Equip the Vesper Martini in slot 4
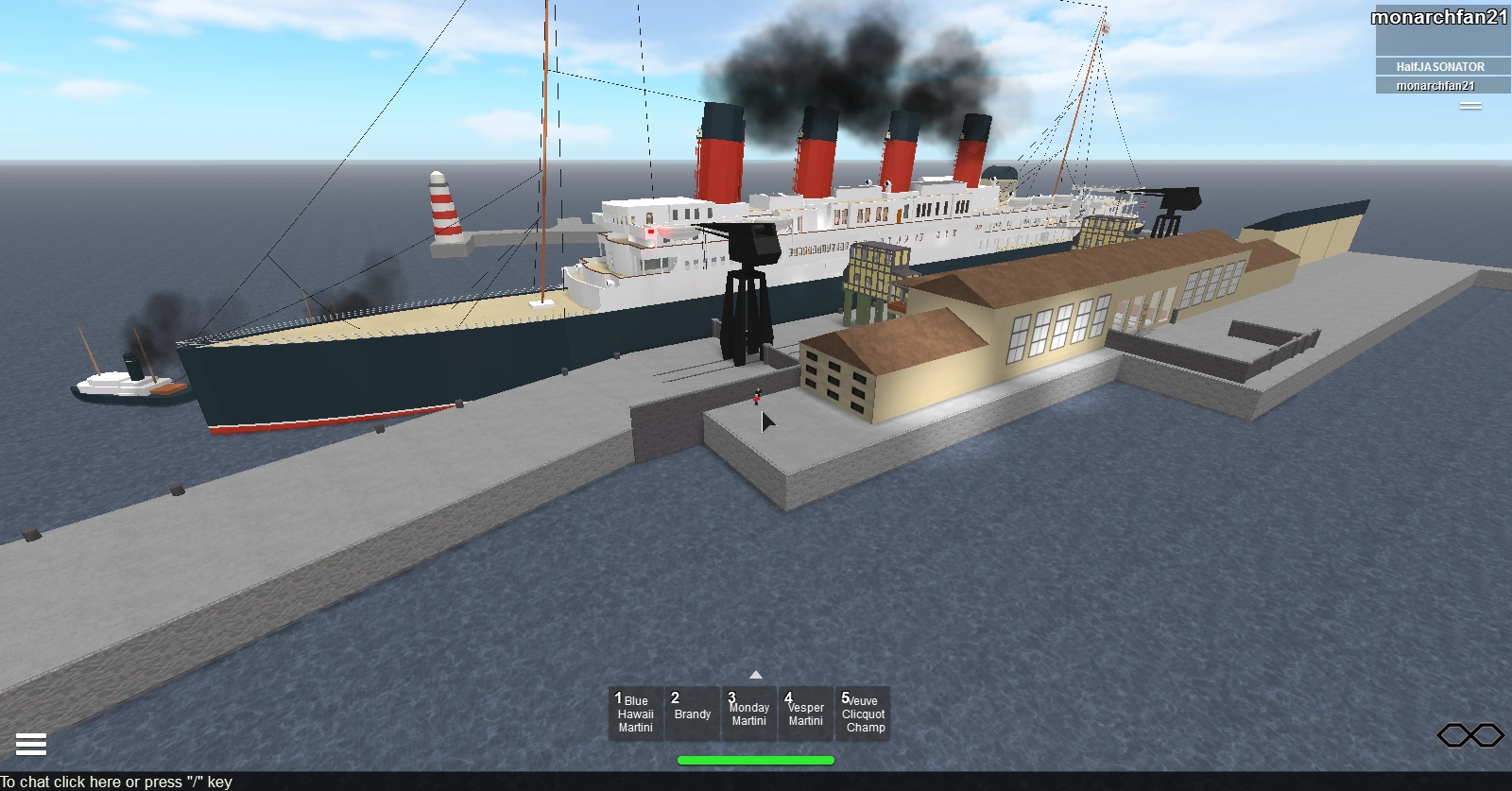 pyautogui.click(x=805, y=714)
